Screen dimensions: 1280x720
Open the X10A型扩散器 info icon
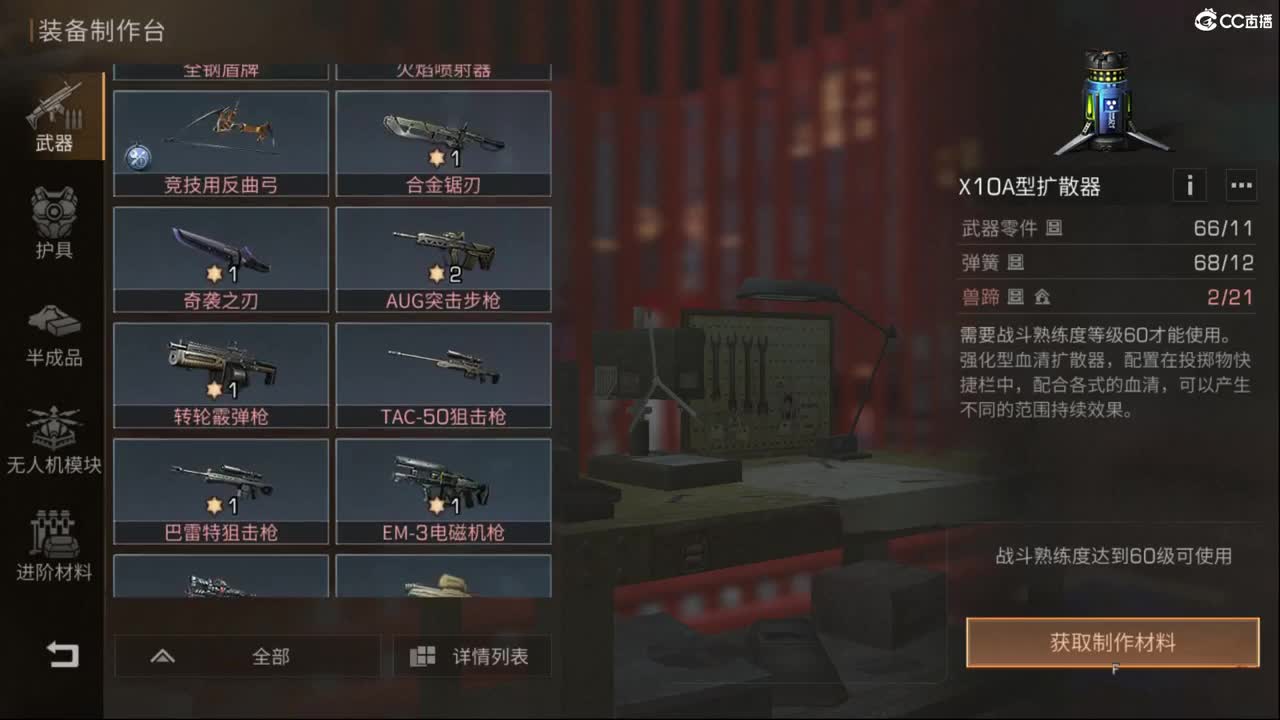(x=1190, y=185)
